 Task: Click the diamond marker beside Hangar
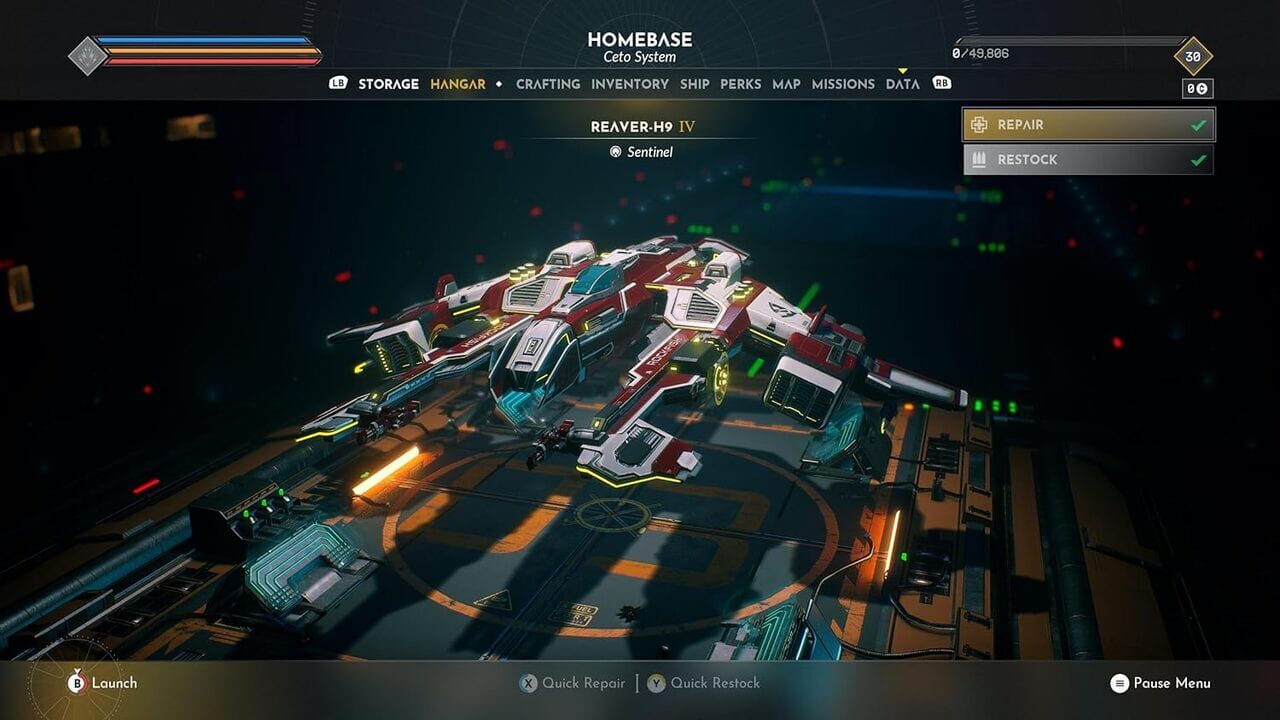click(x=499, y=84)
